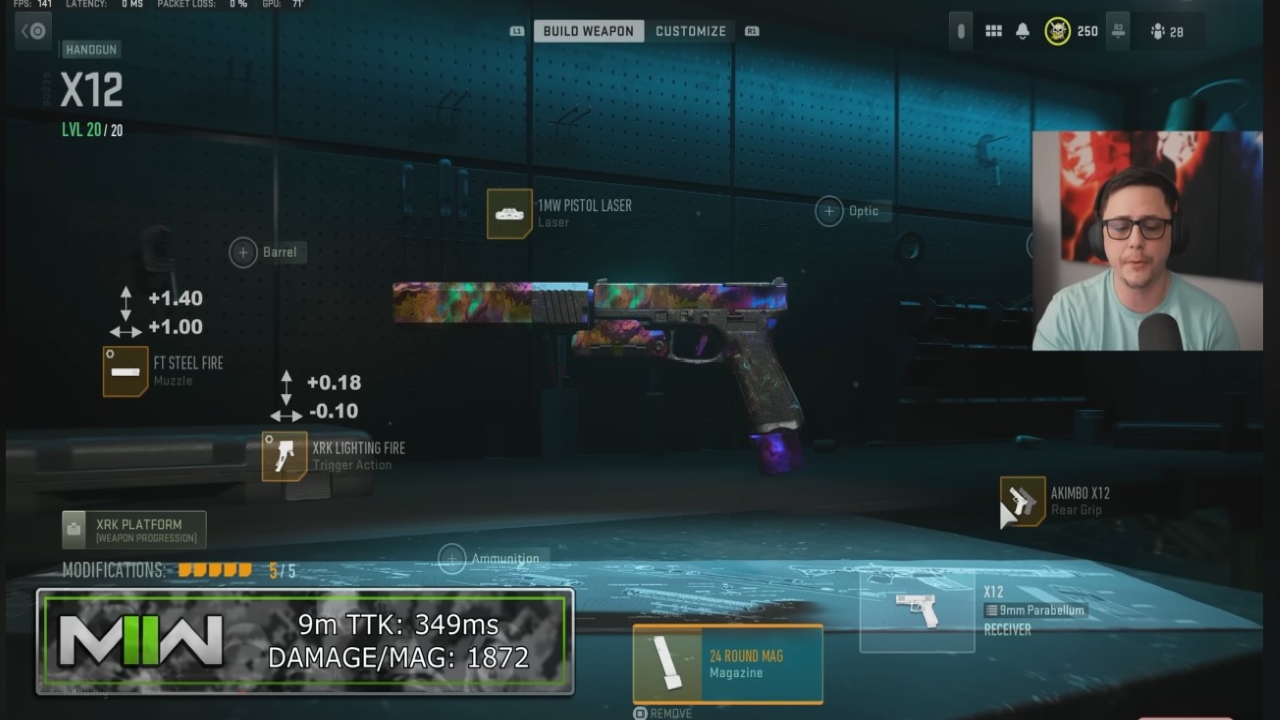Image resolution: width=1280 pixels, height=720 pixels.
Task: Open the apps grid icon
Action: coord(993,31)
